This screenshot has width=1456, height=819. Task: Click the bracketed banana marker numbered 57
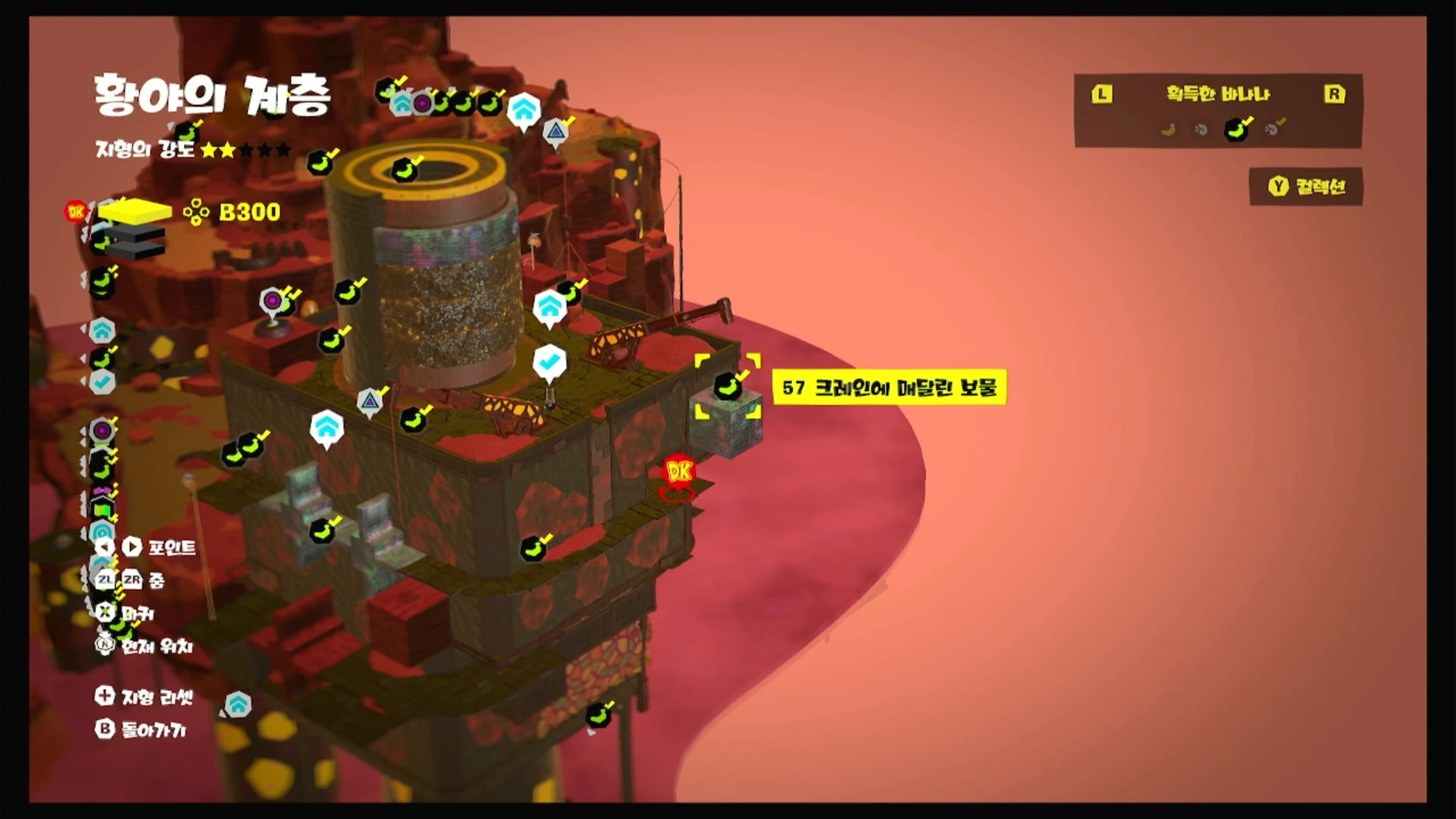pos(728,386)
